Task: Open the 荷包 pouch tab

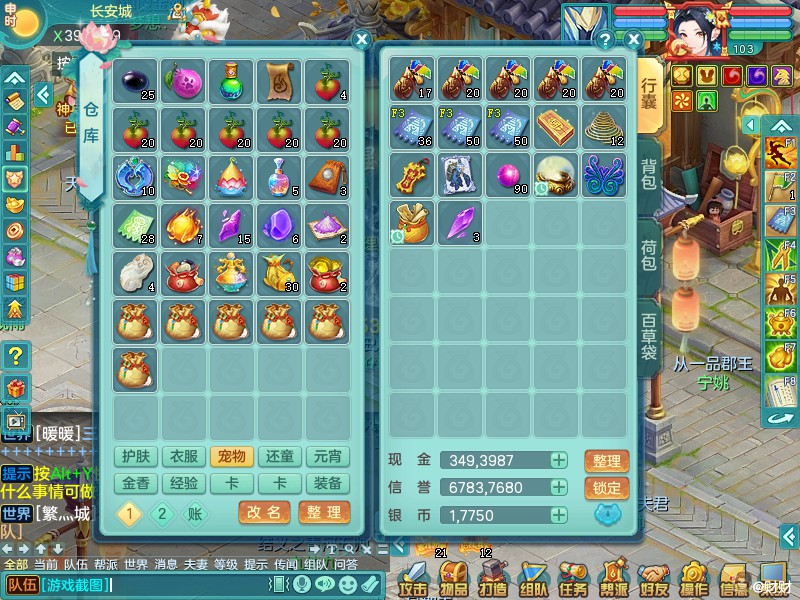Action: pyautogui.click(x=649, y=254)
